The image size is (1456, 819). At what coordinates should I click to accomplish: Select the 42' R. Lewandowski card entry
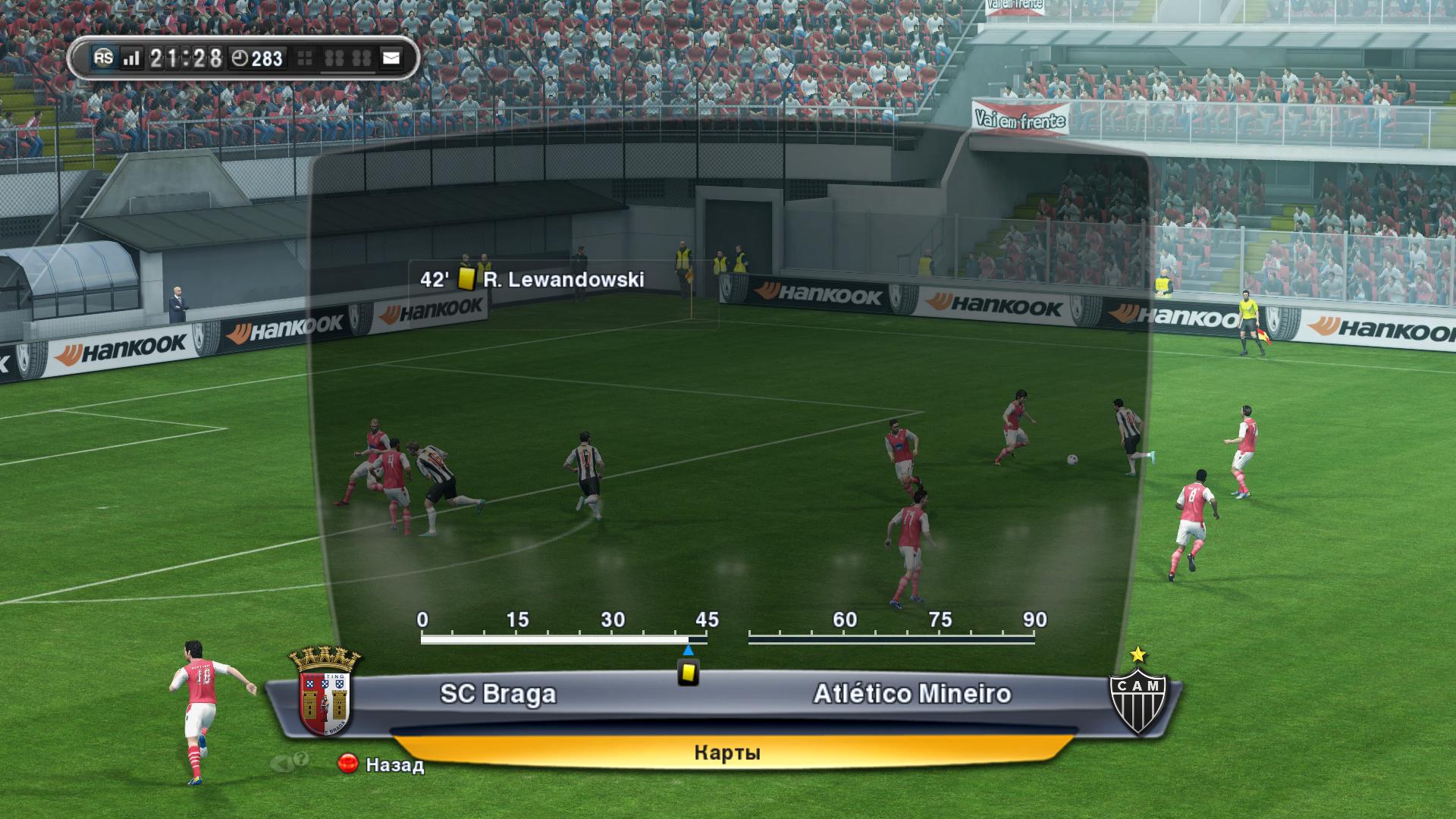pyautogui.click(x=532, y=280)
